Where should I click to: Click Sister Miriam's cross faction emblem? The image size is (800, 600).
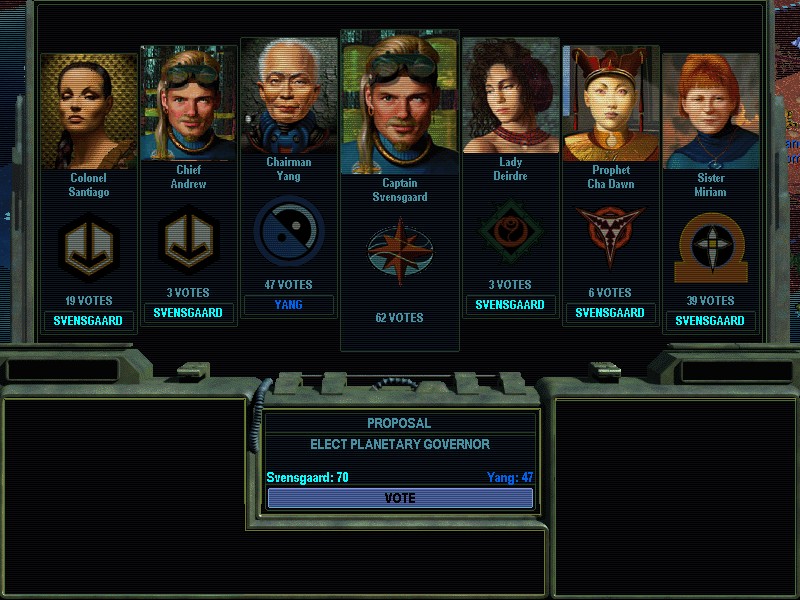pos(710,246)
